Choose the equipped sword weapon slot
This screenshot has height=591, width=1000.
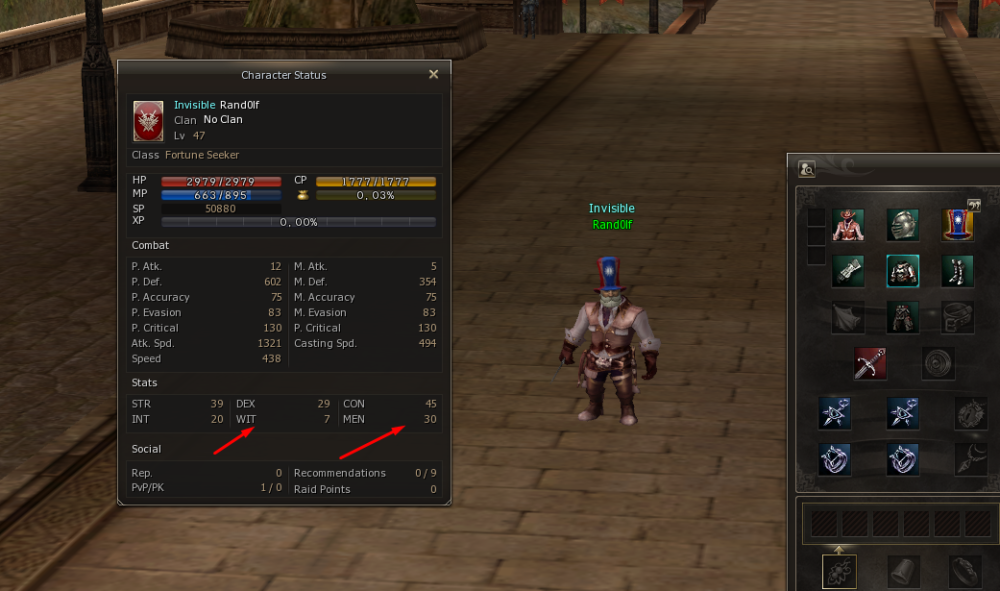pyautogui.click(x=870, y=363)
